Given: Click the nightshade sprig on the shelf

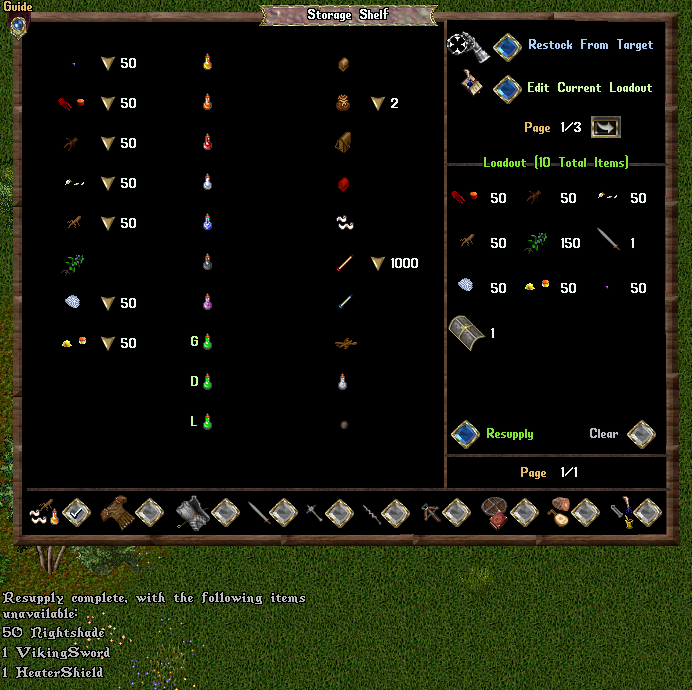Looking at the screenshot, I should point(72,264).
